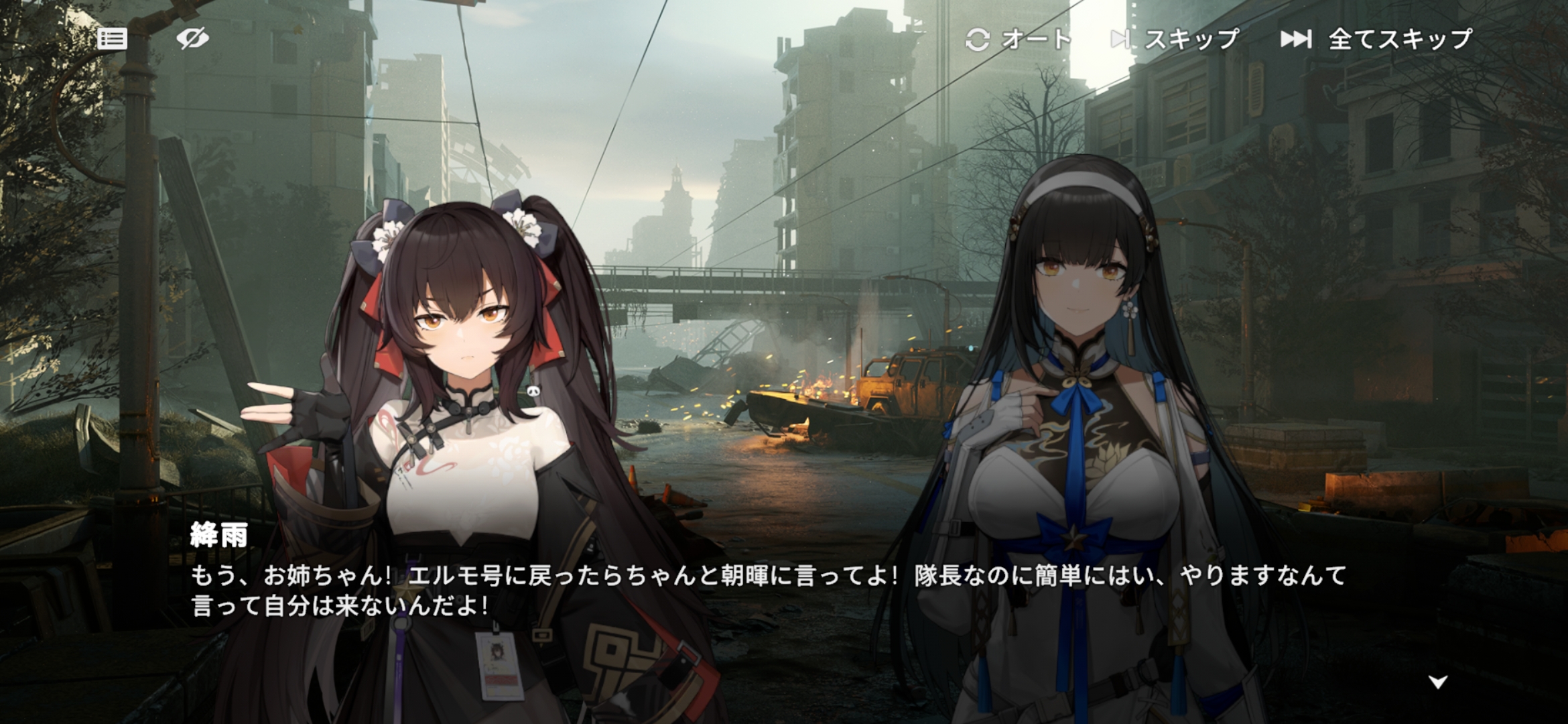This screenshot has width=1568, height=724.
Task: Toggle オート auto-play mode
Action: point(1019,39)
